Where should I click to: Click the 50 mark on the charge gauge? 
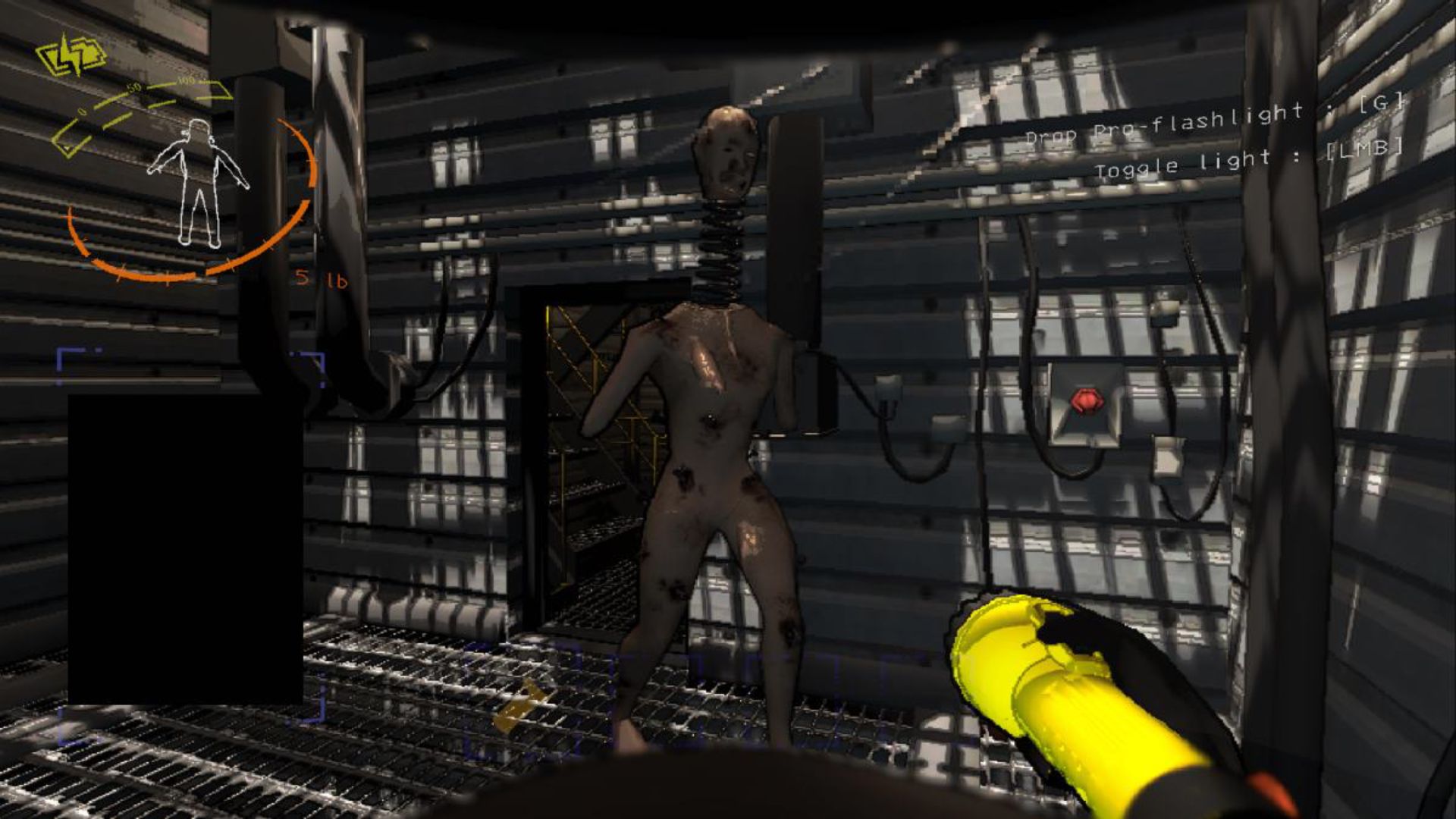click(133, 89)
